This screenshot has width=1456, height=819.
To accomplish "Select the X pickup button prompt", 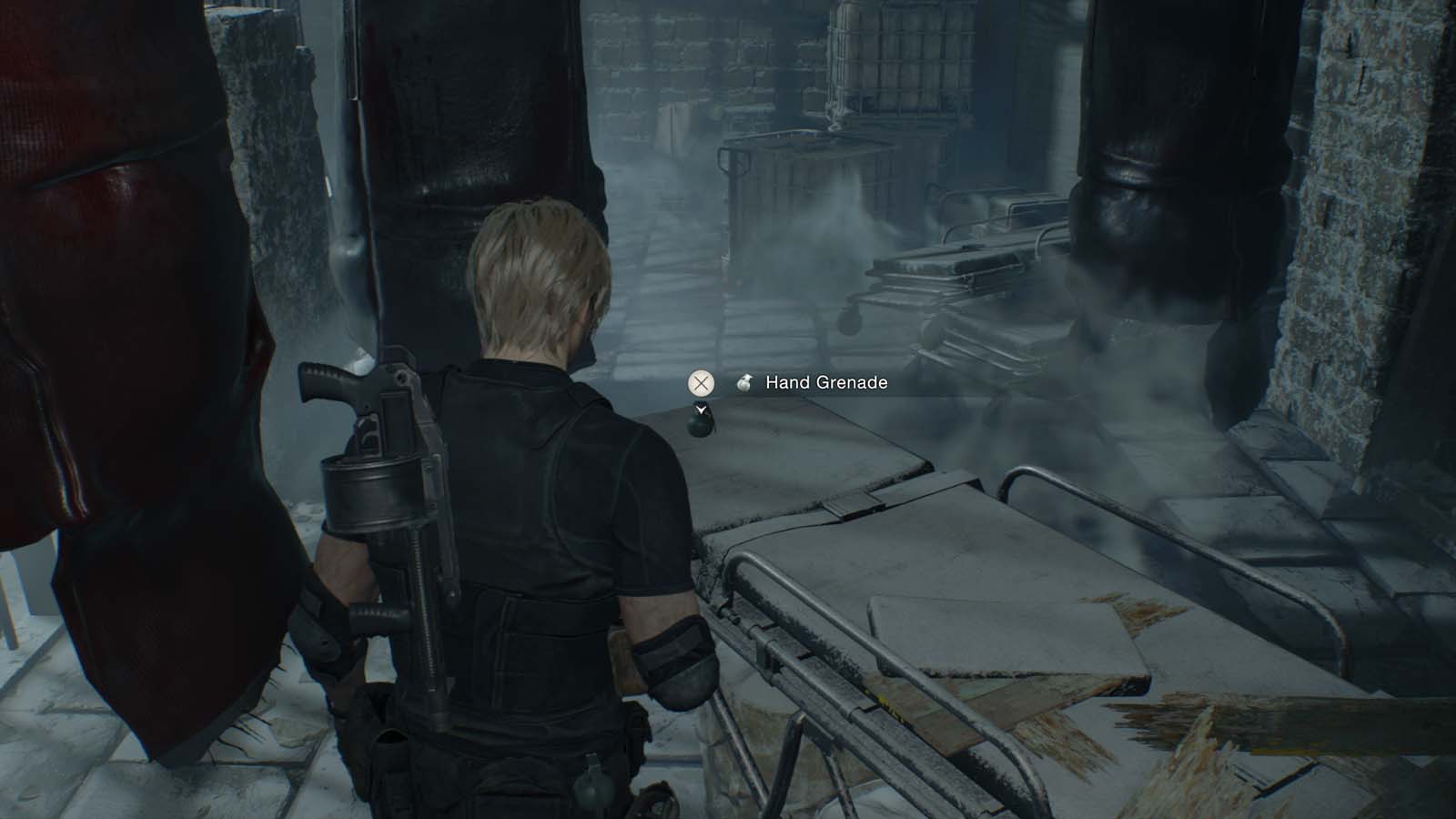I will click(701, 383).
